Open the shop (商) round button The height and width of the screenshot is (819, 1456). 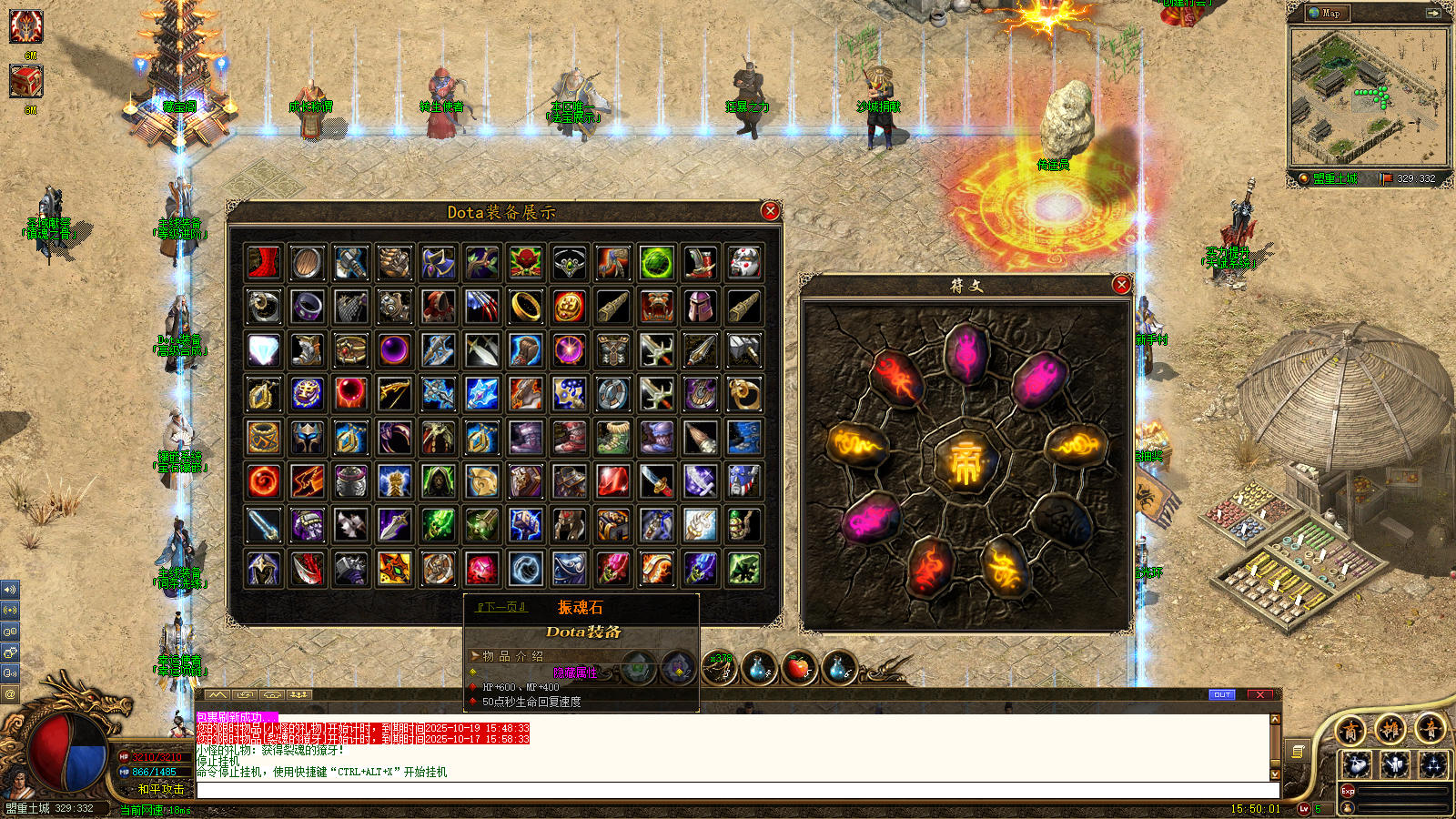tap(1351, 730)
